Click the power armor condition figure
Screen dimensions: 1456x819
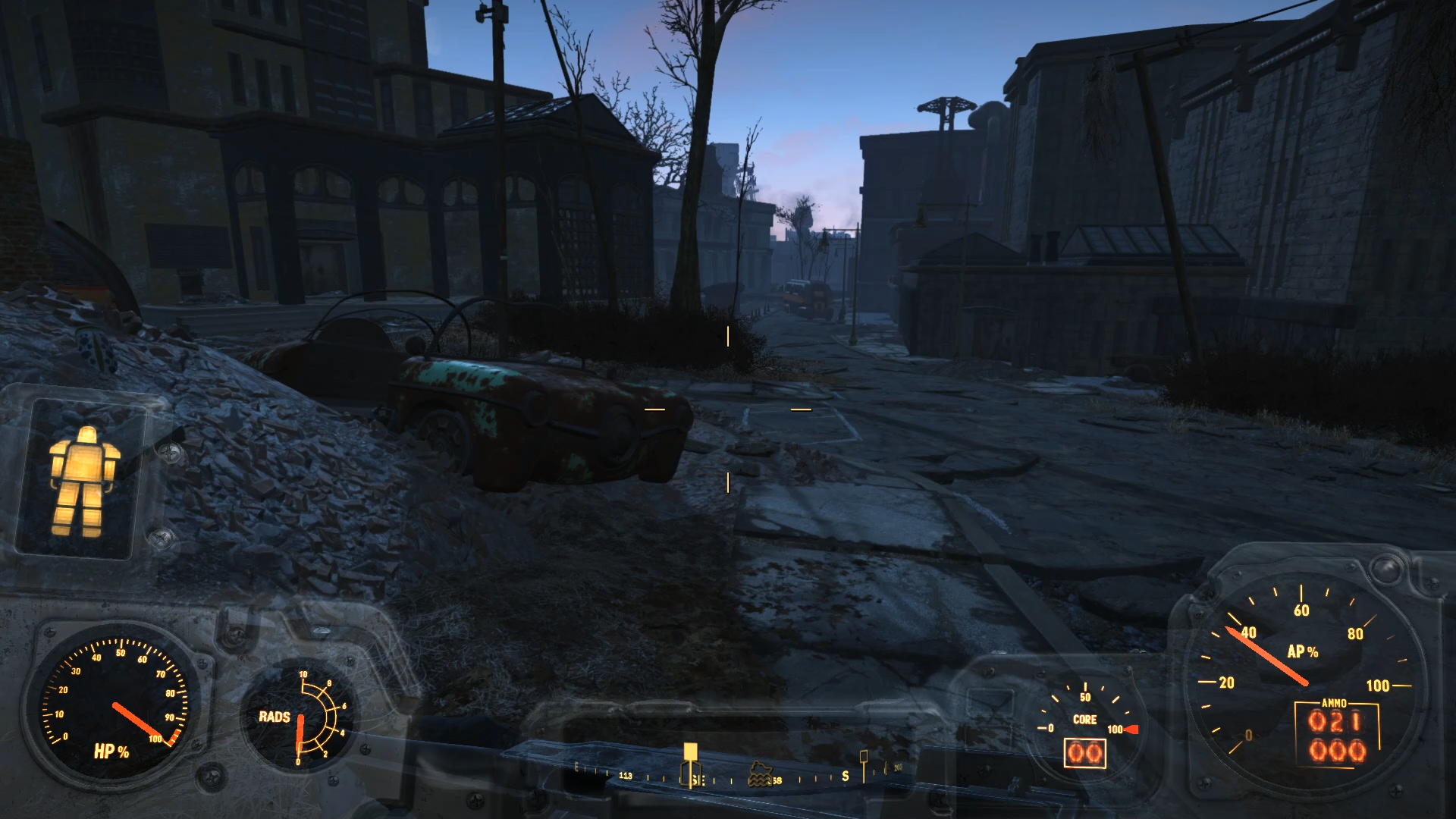click(82, 480)
